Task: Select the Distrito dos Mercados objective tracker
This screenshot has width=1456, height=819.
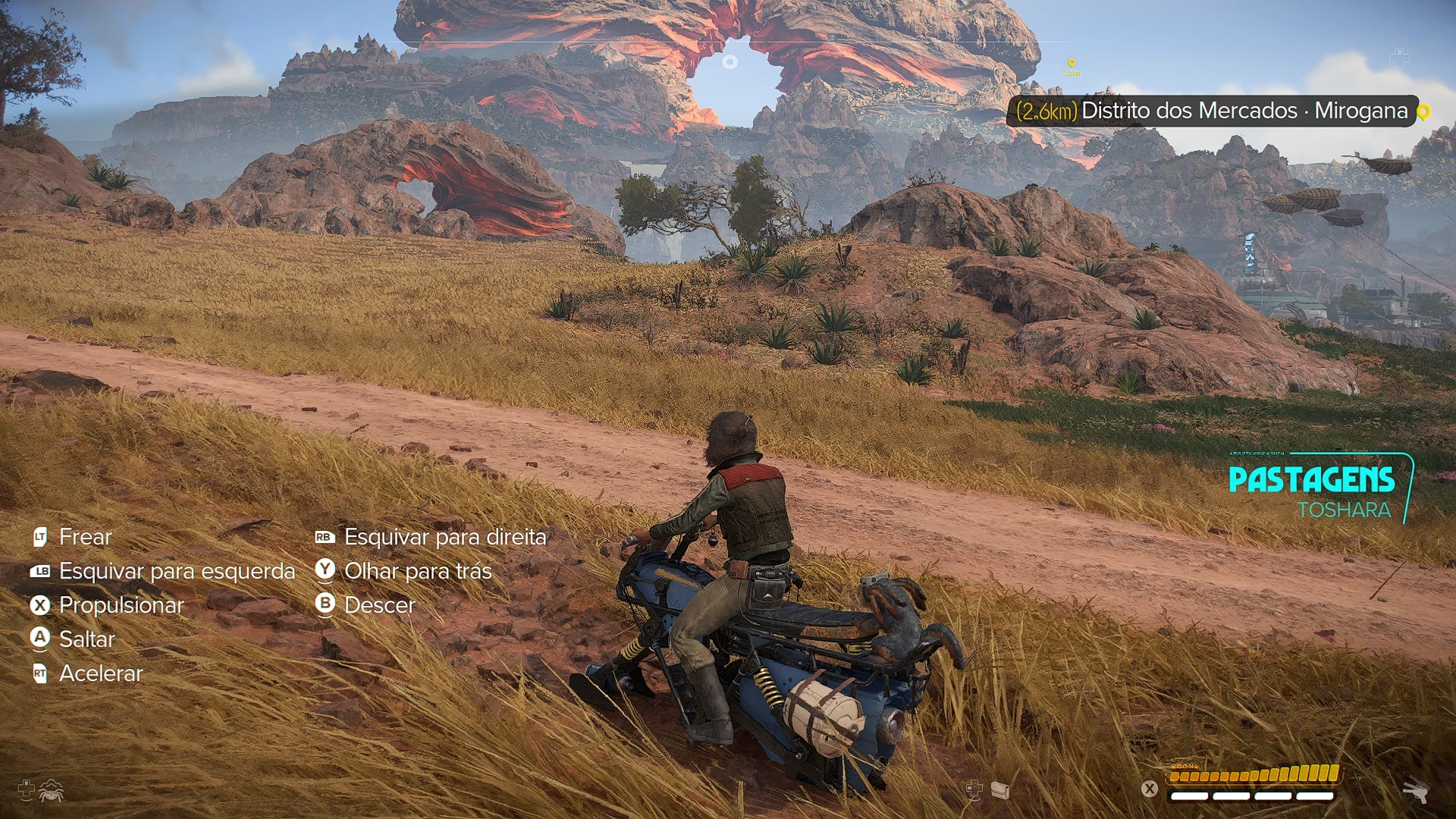Action: 1212,111
